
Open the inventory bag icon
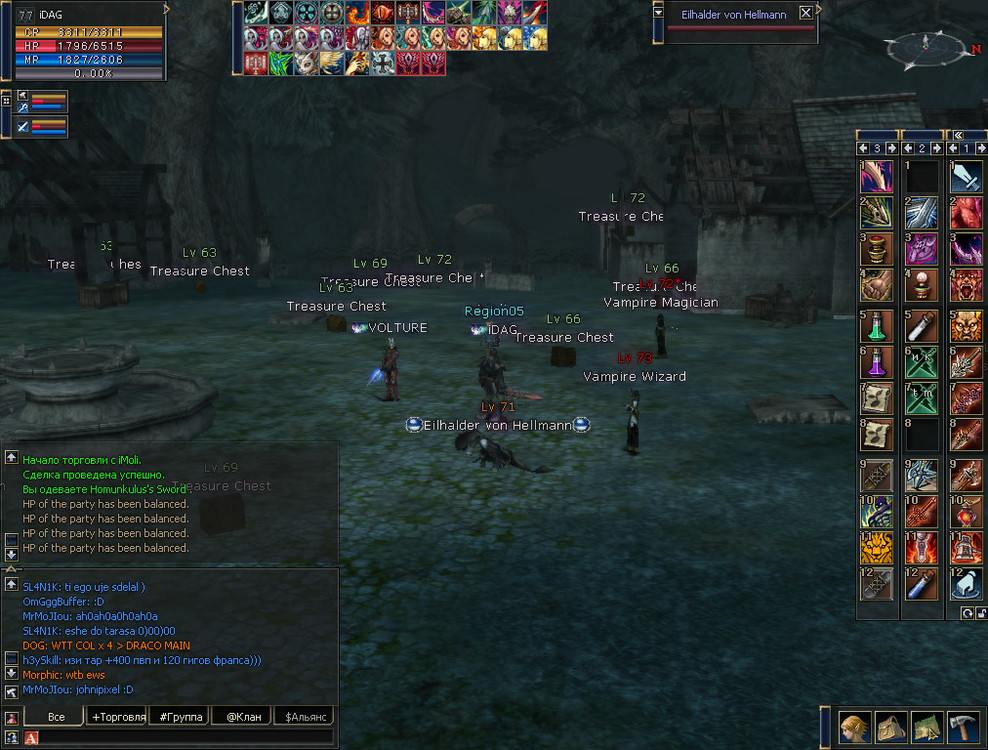890,727
